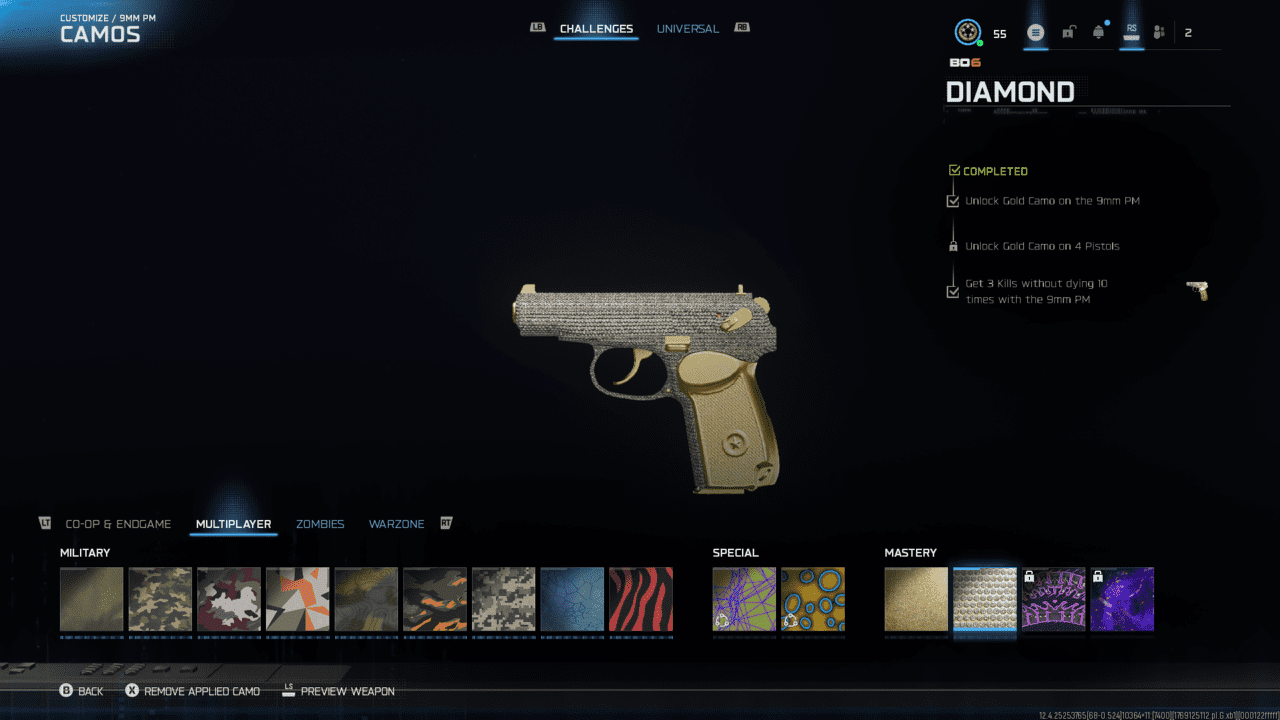Open the Warzone camo category
The width and height of the screenshot is (1280, 720).
click(396, 524)
